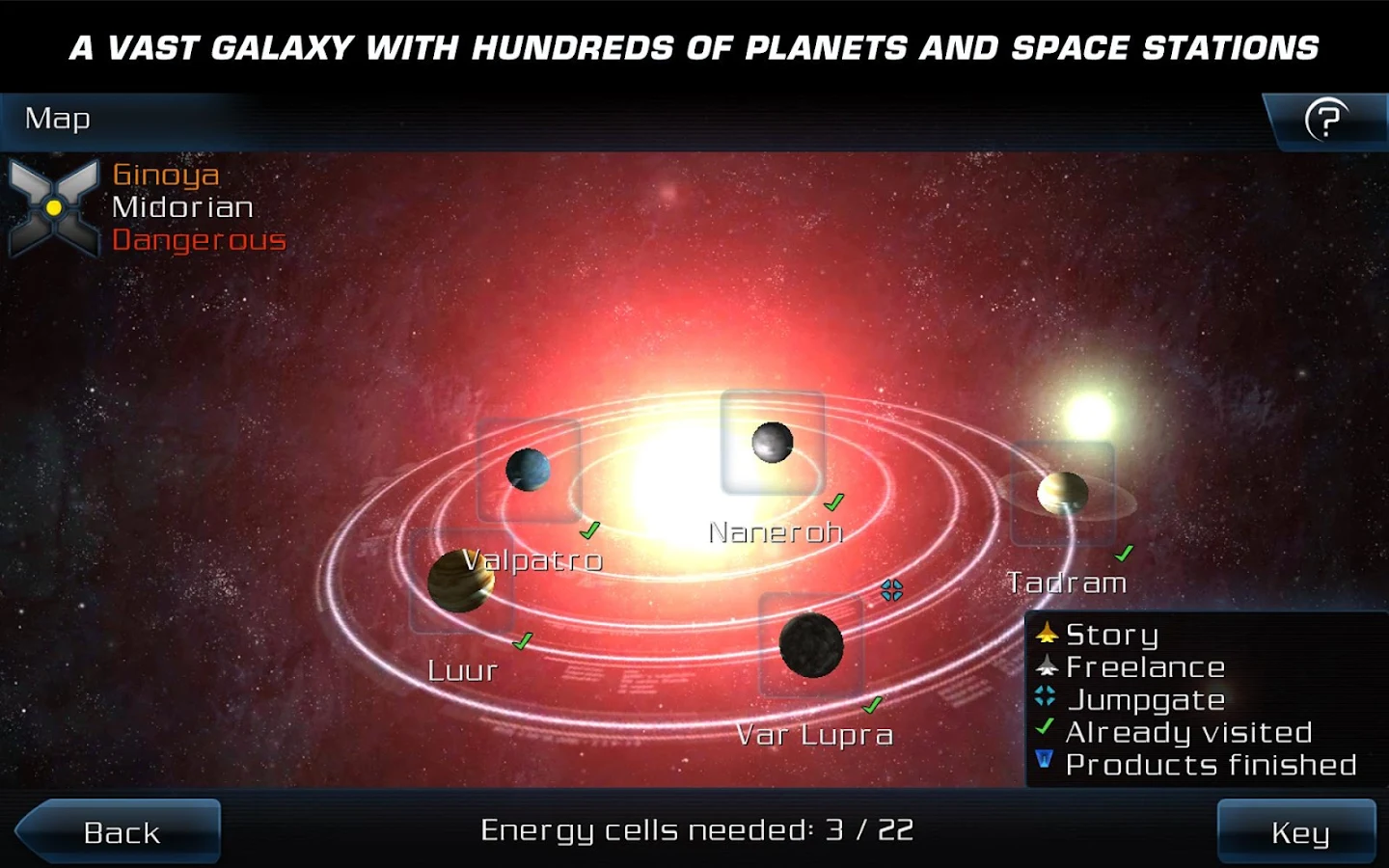The height and width of the screenshot is (868, 1389).
Task: Toggle the visited checkmark beside Naneroh
Action: click(832, 502)
